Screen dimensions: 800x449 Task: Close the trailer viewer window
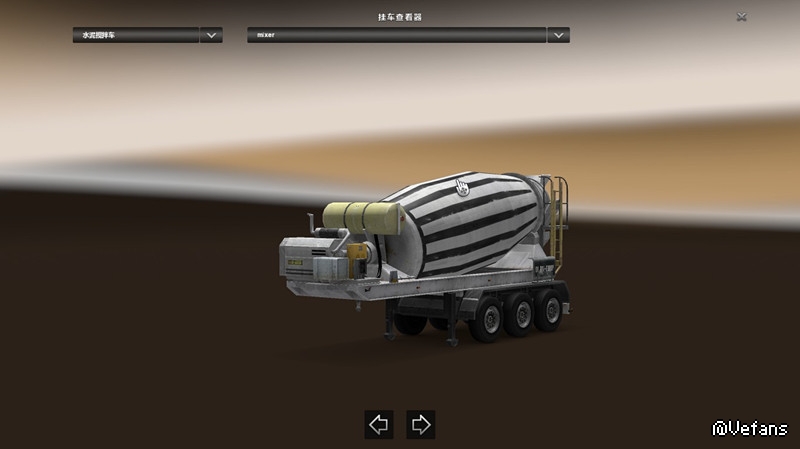click(x=741, y=17)
